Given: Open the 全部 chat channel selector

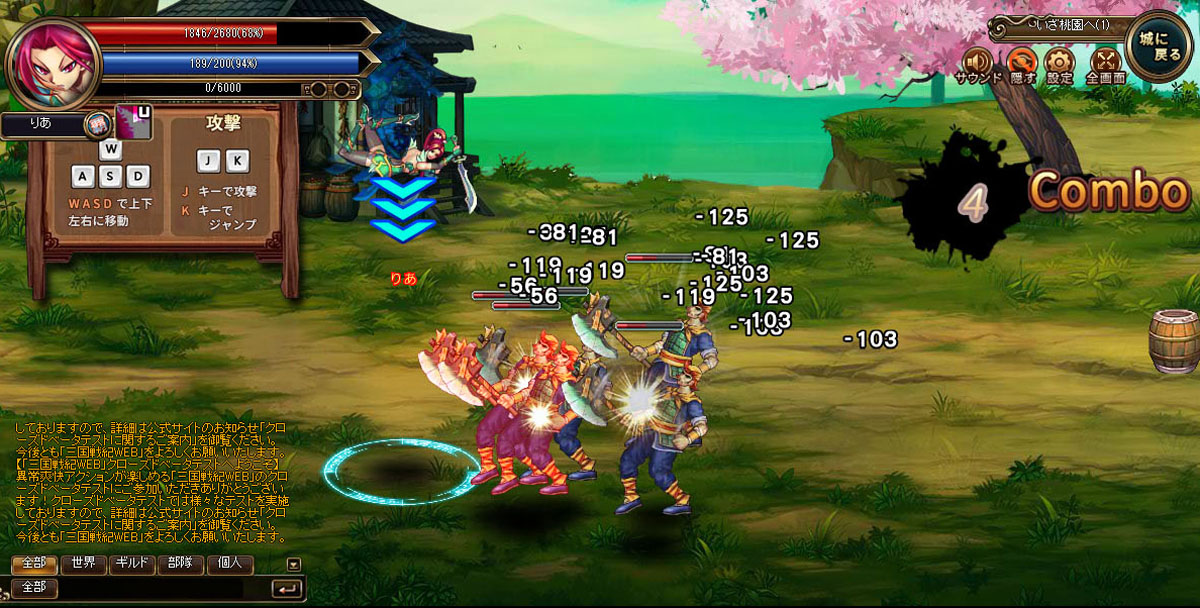Looking at the screenshot, I should (x=33, y=587).
